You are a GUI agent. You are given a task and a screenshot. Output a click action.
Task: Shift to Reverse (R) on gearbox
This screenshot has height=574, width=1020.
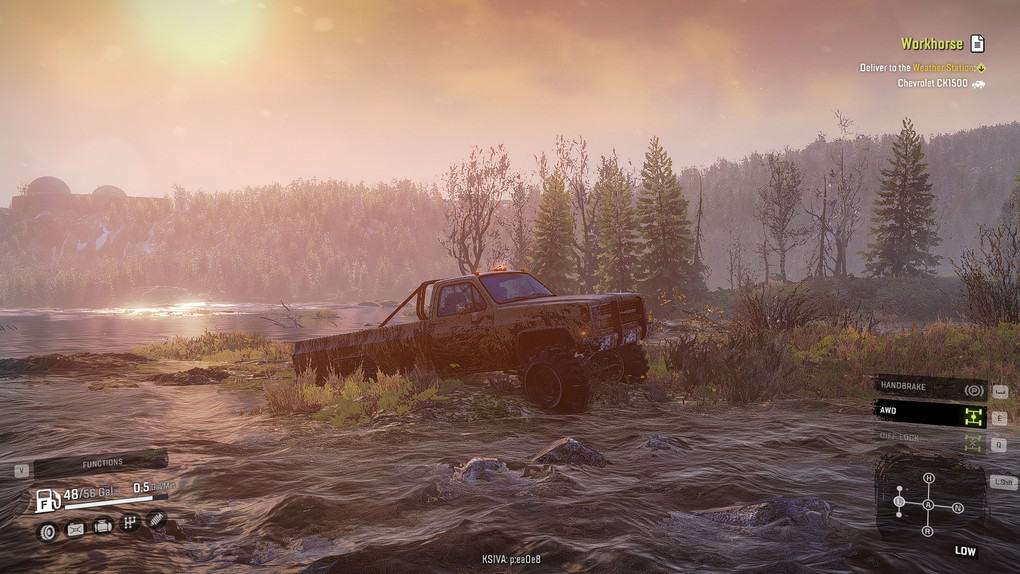point(928,530)
